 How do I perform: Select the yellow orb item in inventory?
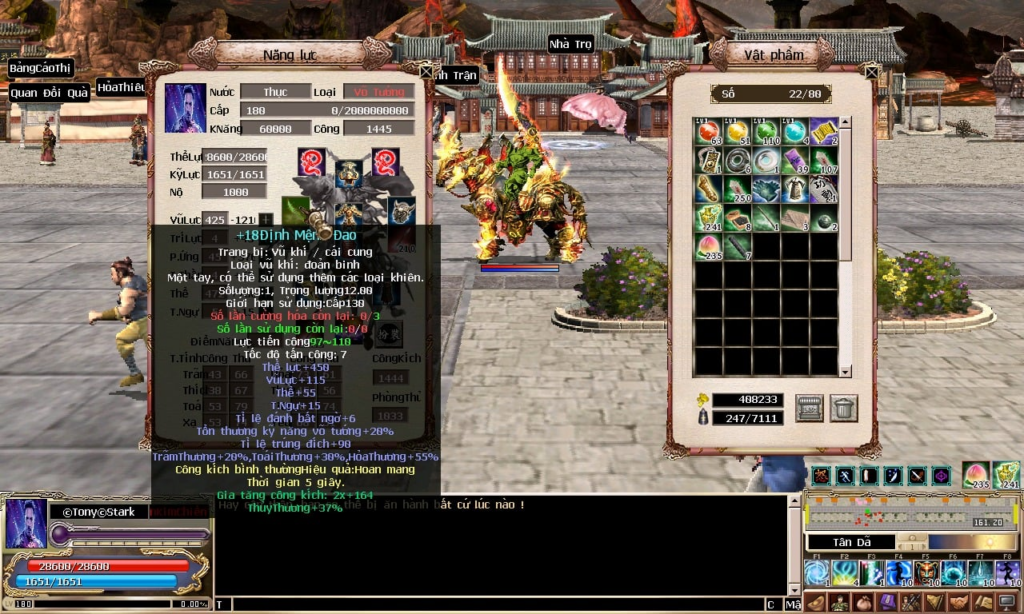(x=738, y=132)
